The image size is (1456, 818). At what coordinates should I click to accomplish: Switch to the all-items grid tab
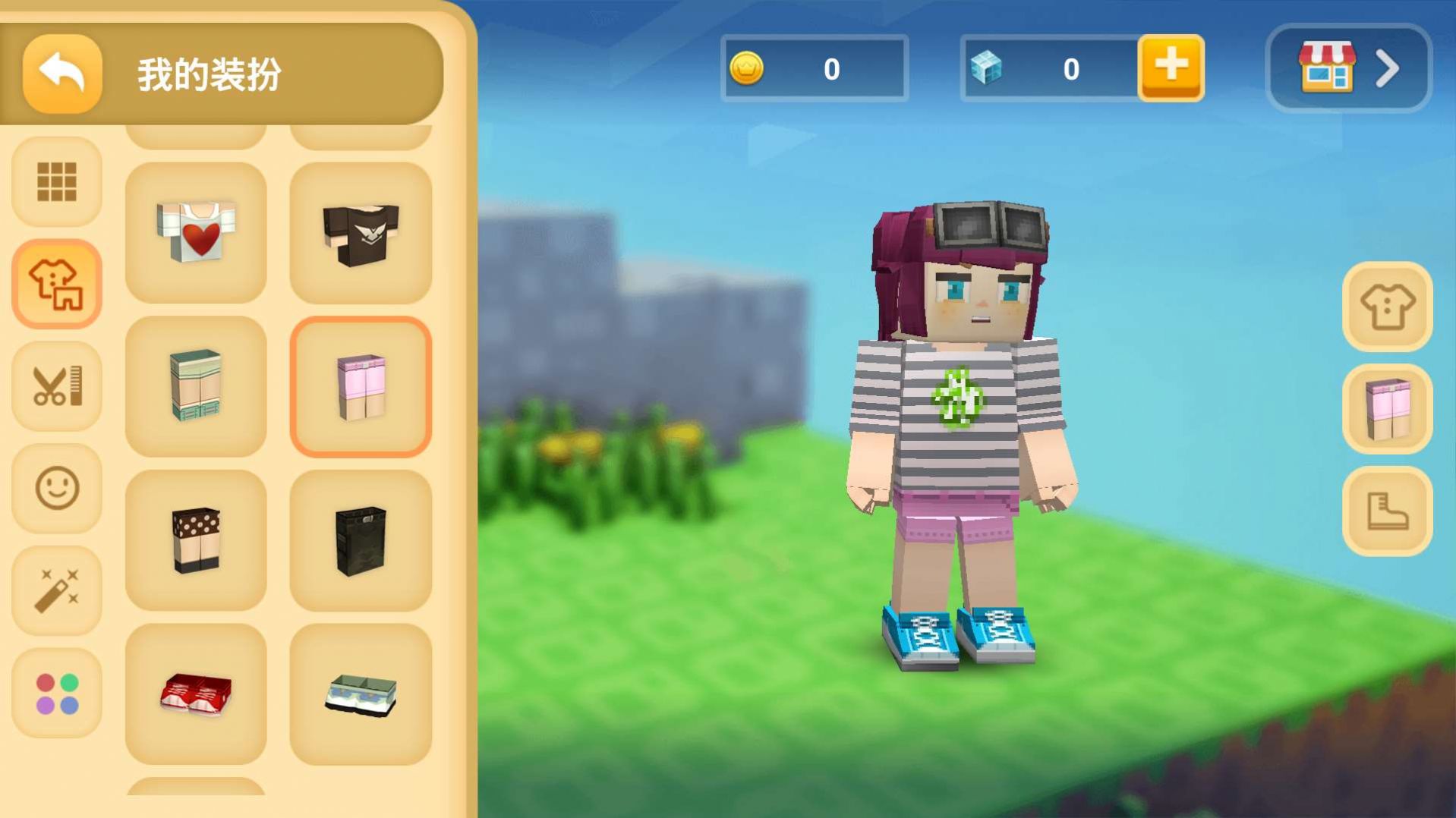(57, 182)
